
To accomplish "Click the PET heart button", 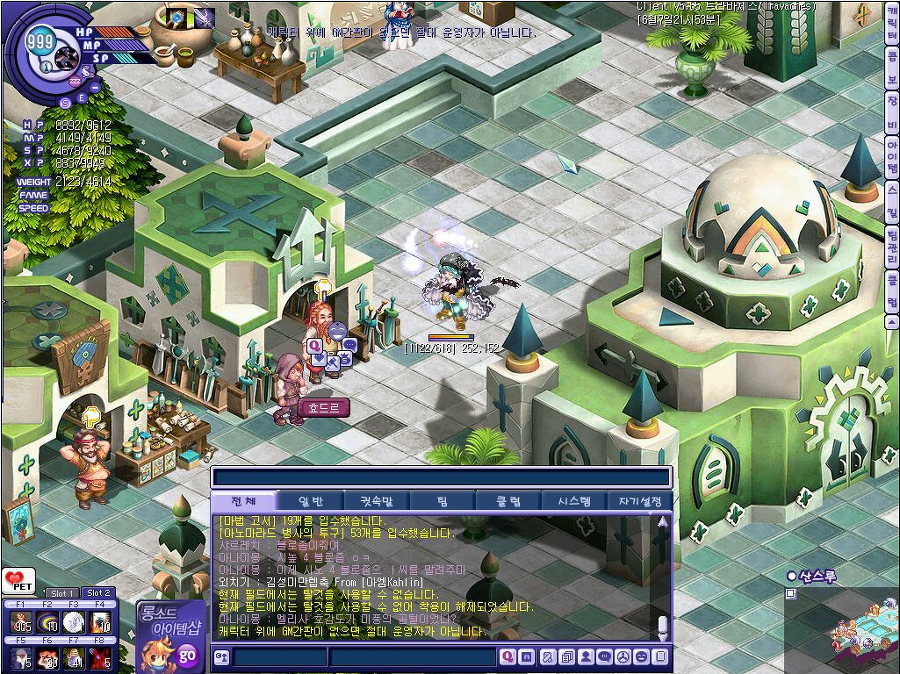I will coord(16,582).
